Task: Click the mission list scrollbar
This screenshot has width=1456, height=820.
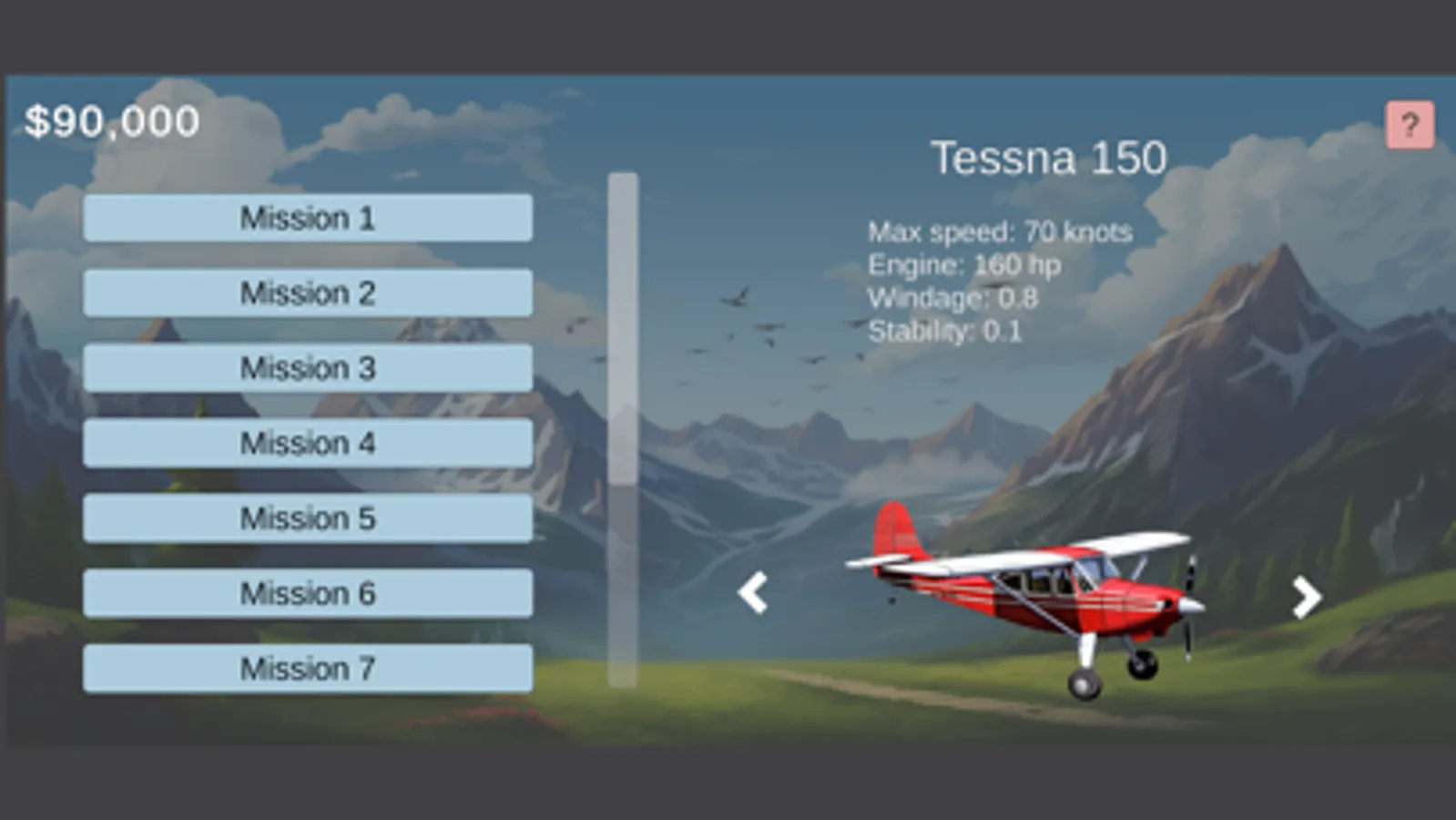Action: coord(625,428)
